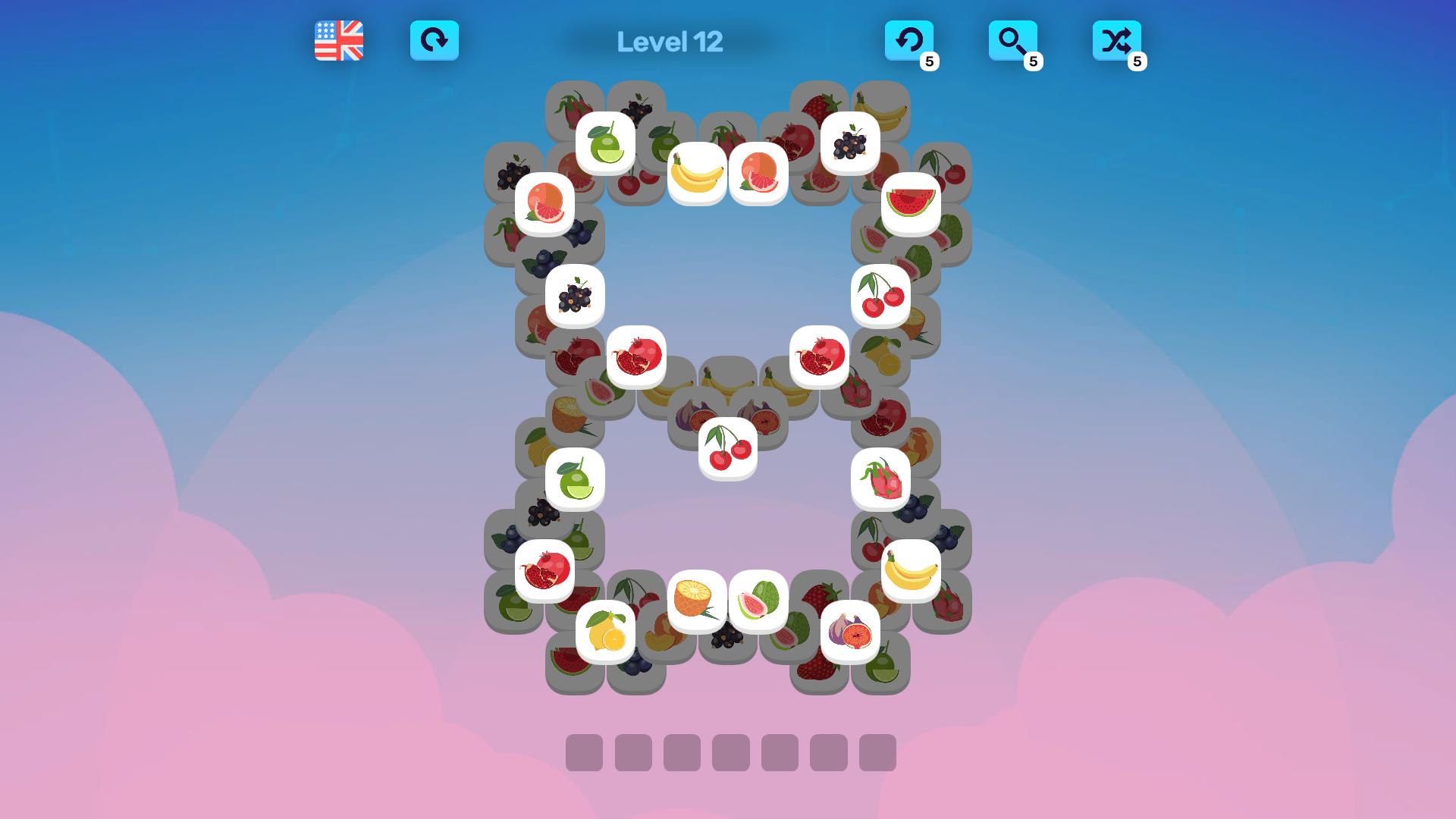Click the pink dragon fruit tile
The width and height of the screenshot is (1456, 819).
point(879,477)
